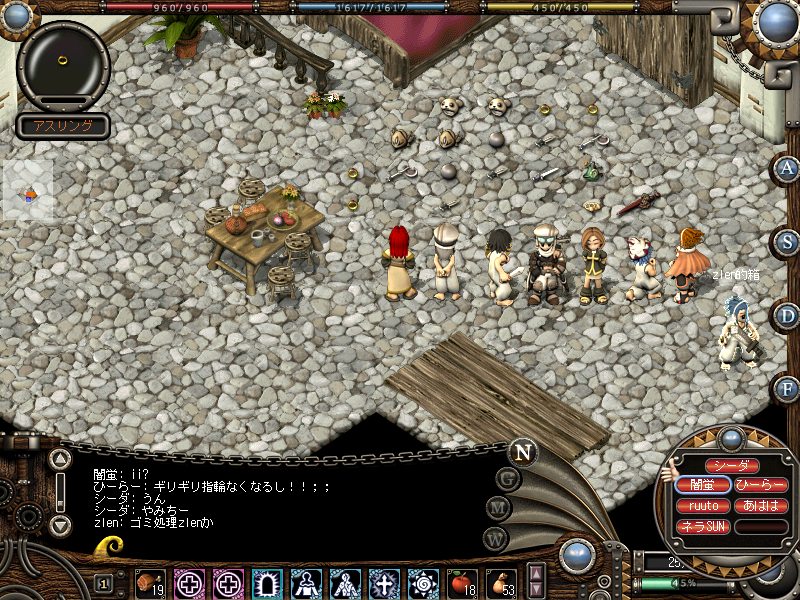This screenshot has width=800, height=600.
Task: Select party member ネラSUN
Action: pos(704,526)
